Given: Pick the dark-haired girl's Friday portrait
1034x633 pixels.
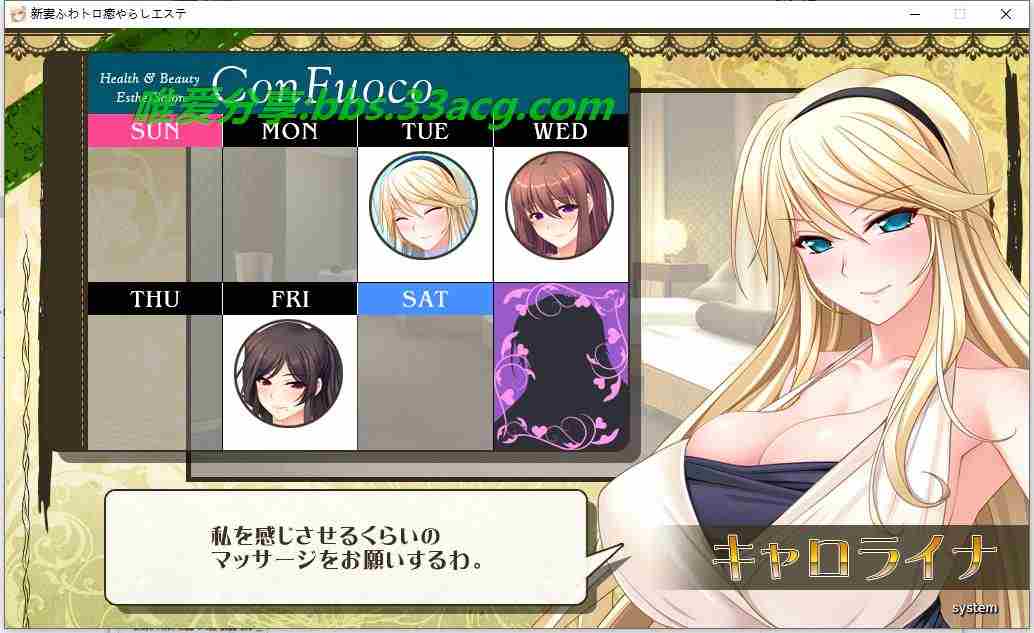Looking at the screenshot, I should pyautogui.click(x=288, y=373).
